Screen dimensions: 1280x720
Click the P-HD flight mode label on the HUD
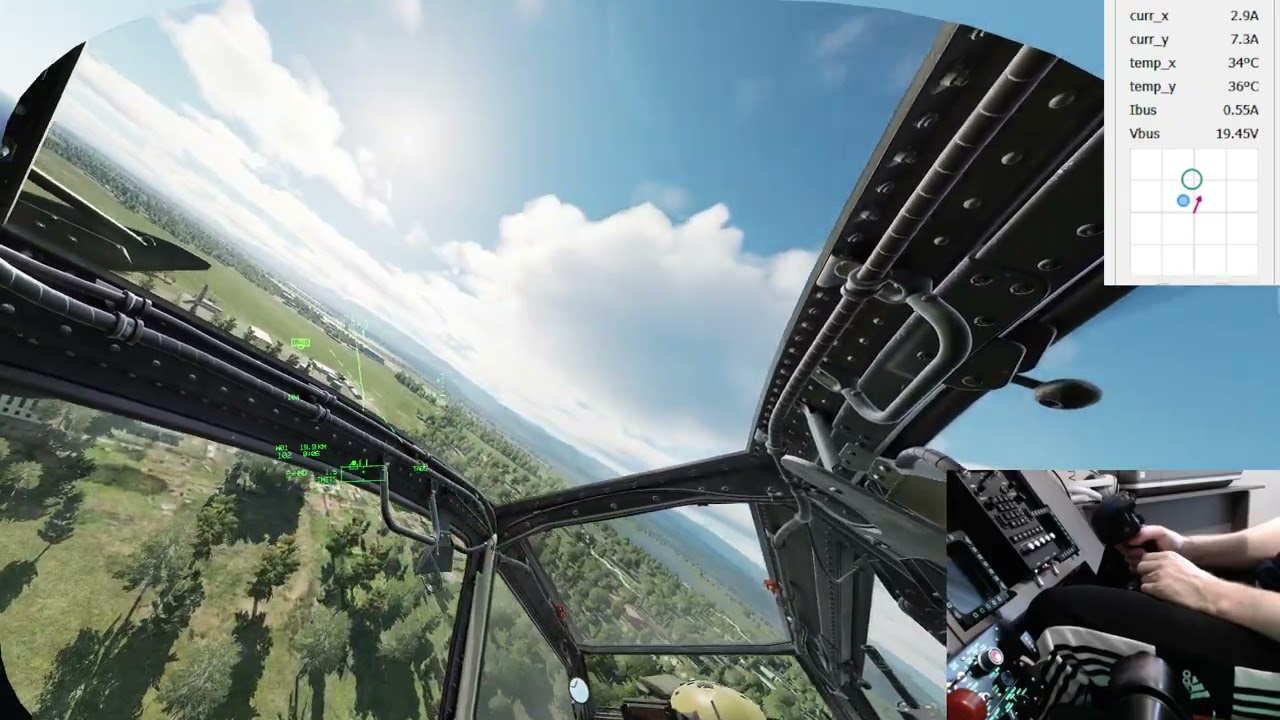coord(297,472)
